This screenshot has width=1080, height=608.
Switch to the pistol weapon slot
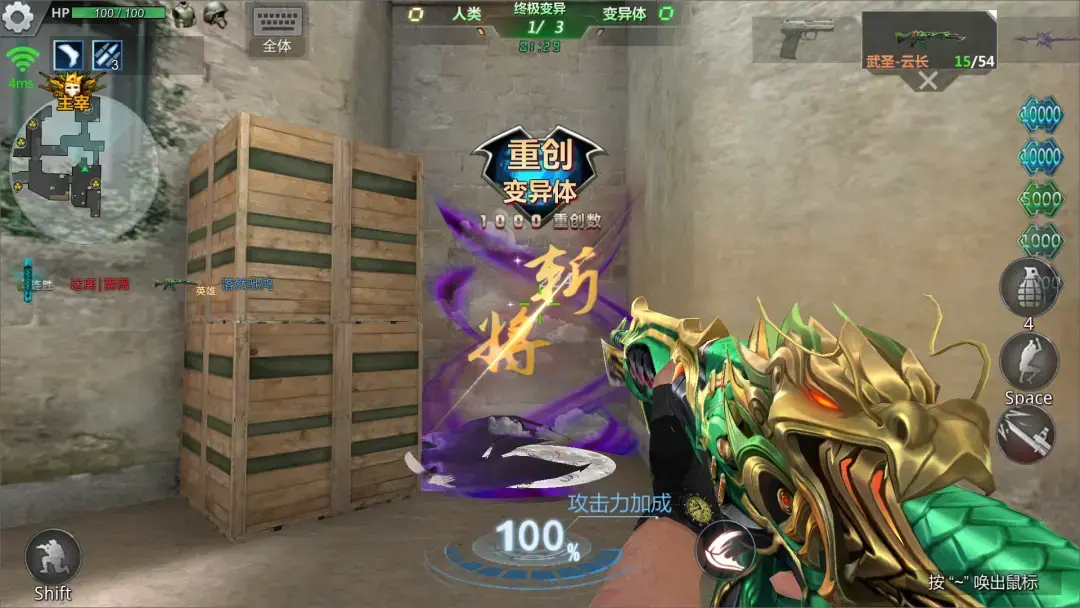pos(806,38)
